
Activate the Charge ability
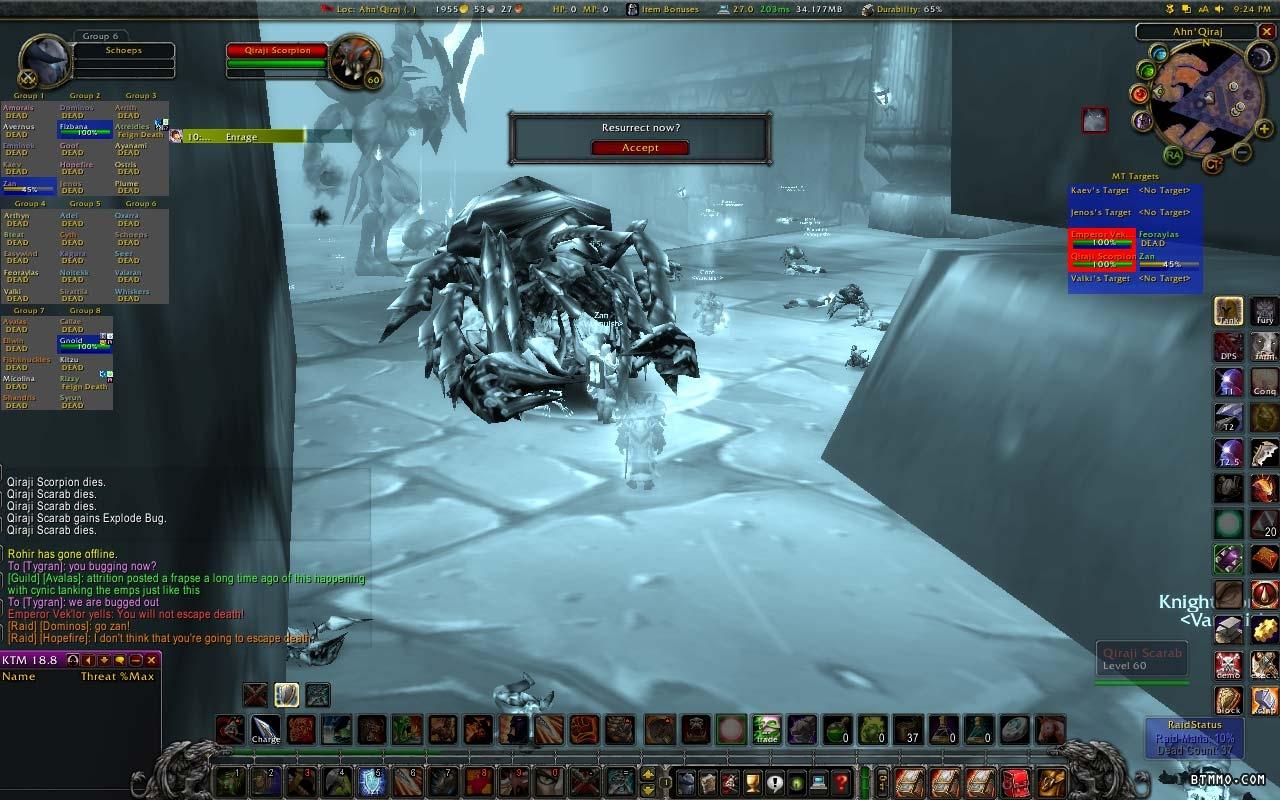click(x=266, y=729)
